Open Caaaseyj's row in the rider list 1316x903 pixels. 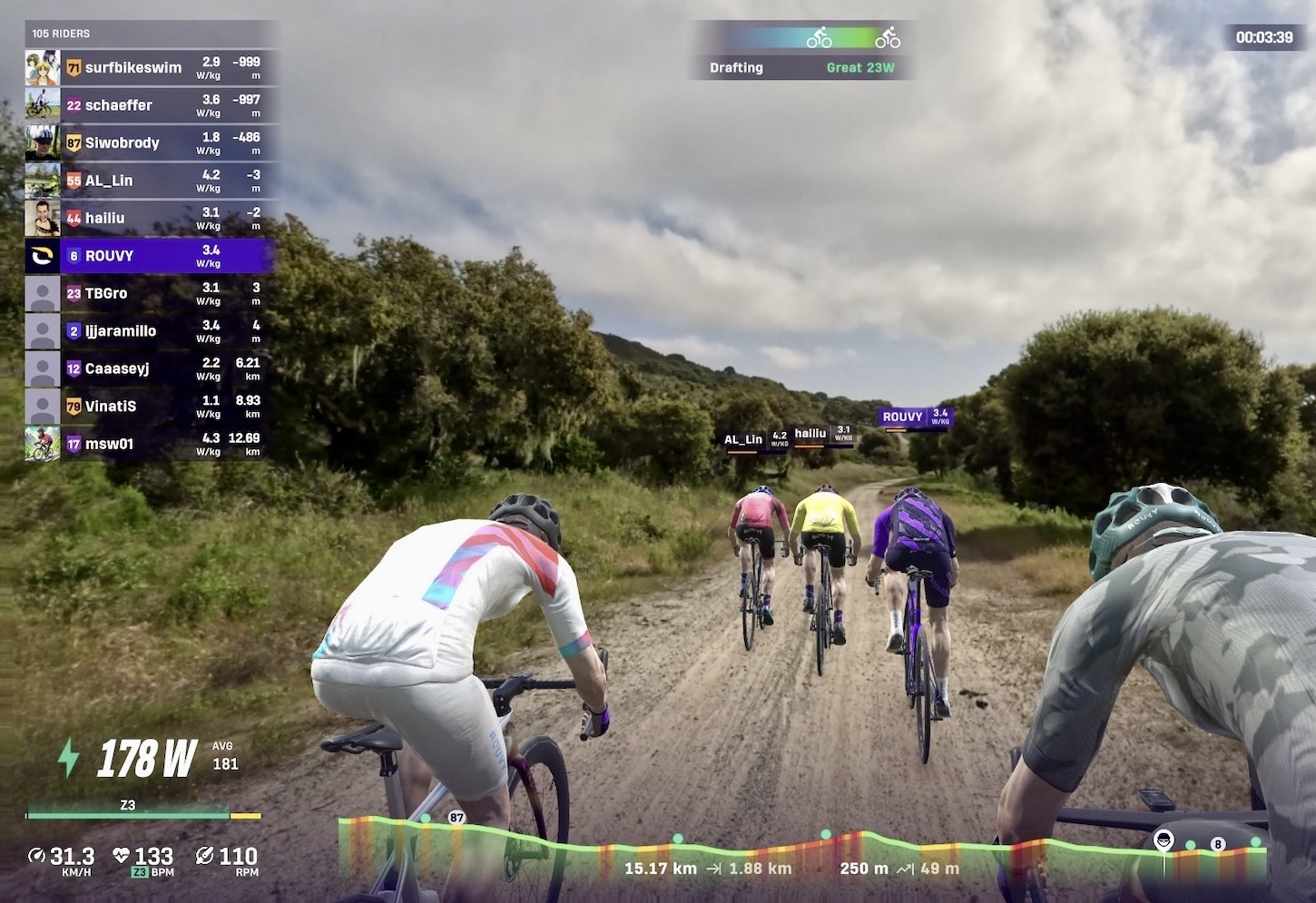click(150, 368)
